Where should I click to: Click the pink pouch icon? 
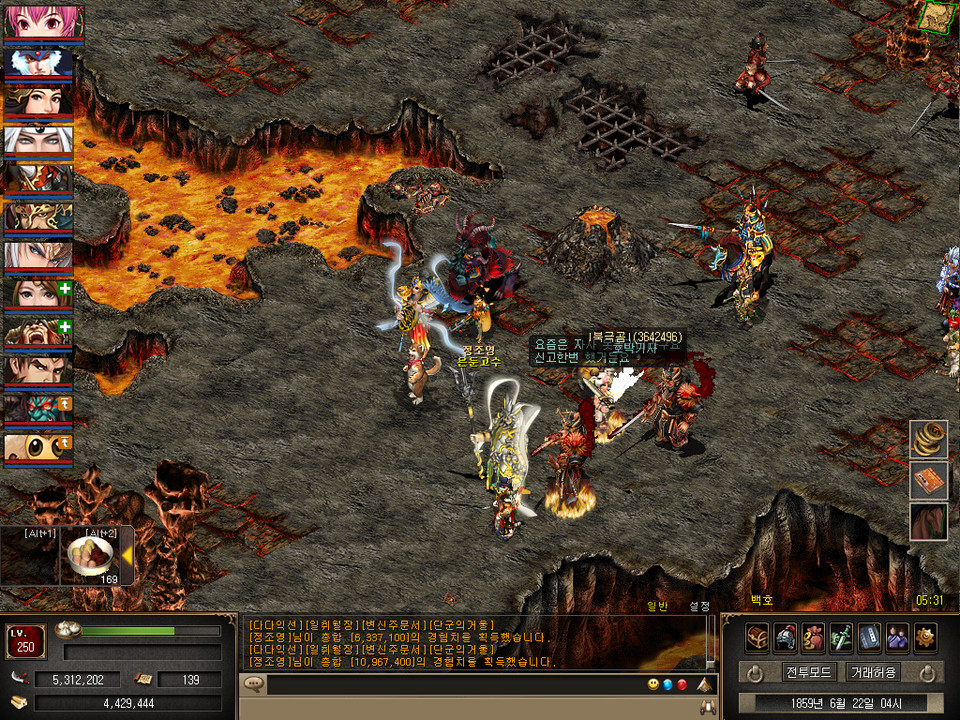813,637
